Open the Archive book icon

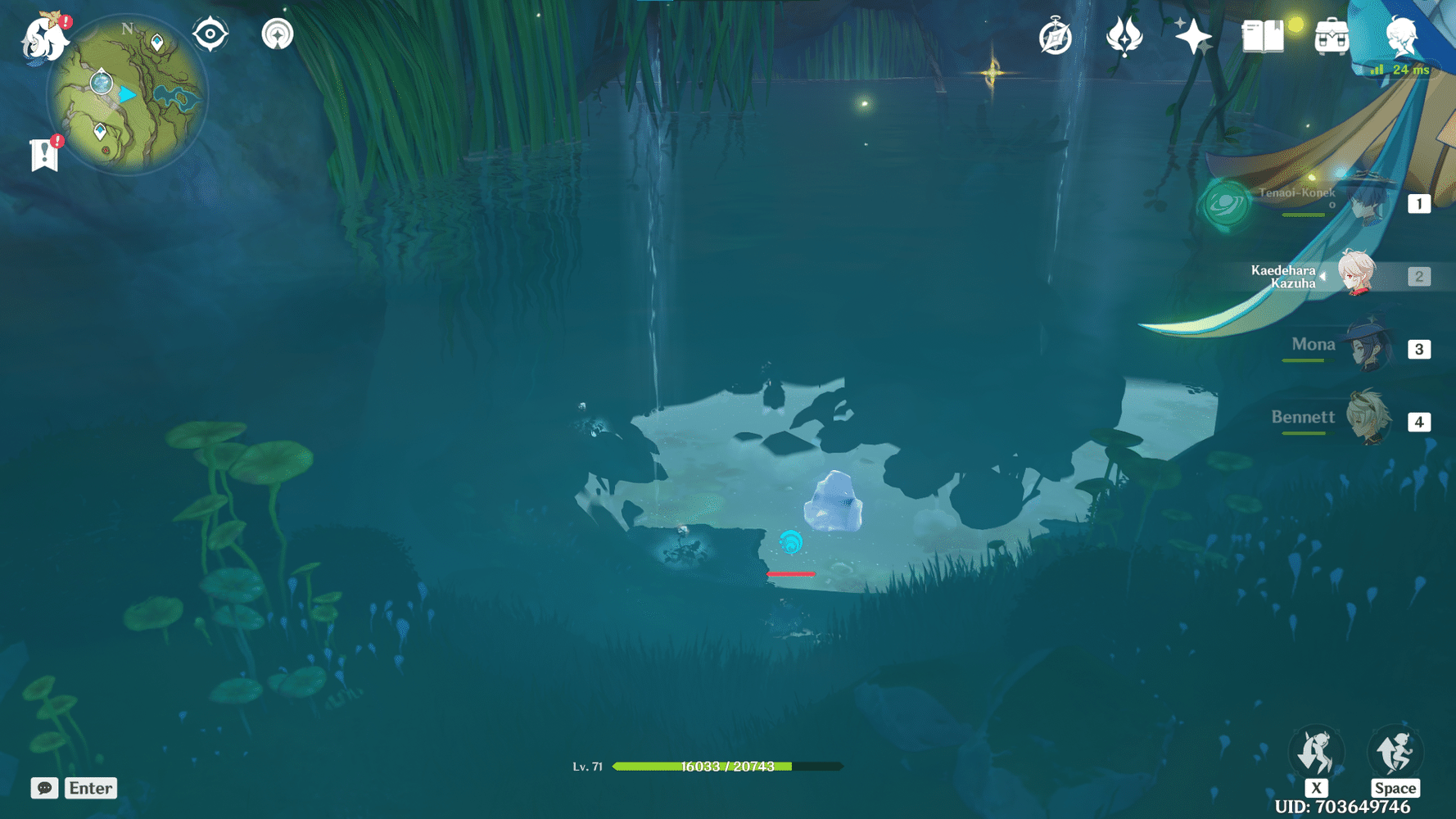pos(1262,34)
